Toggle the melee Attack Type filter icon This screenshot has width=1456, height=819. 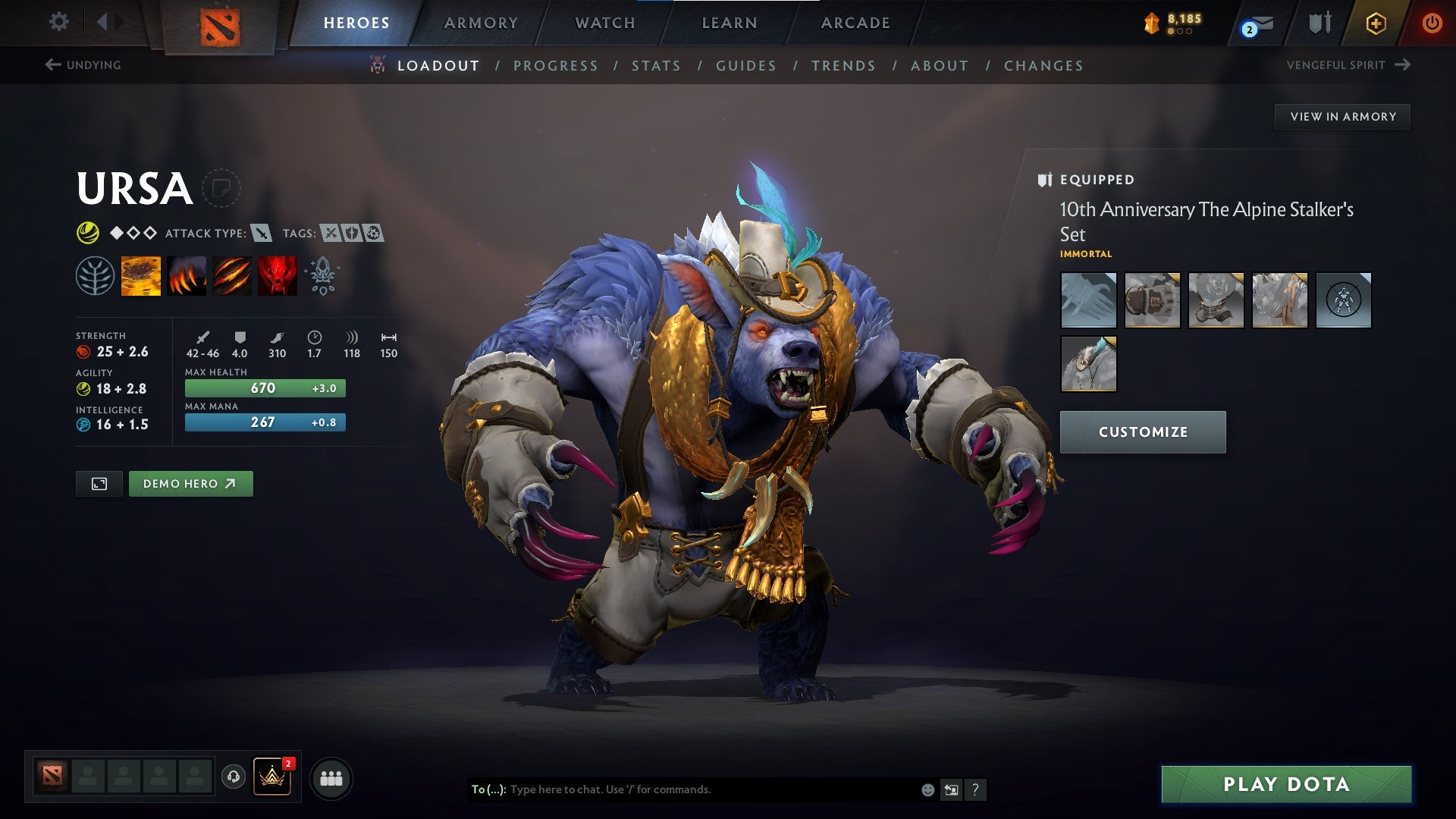point(262,234)
